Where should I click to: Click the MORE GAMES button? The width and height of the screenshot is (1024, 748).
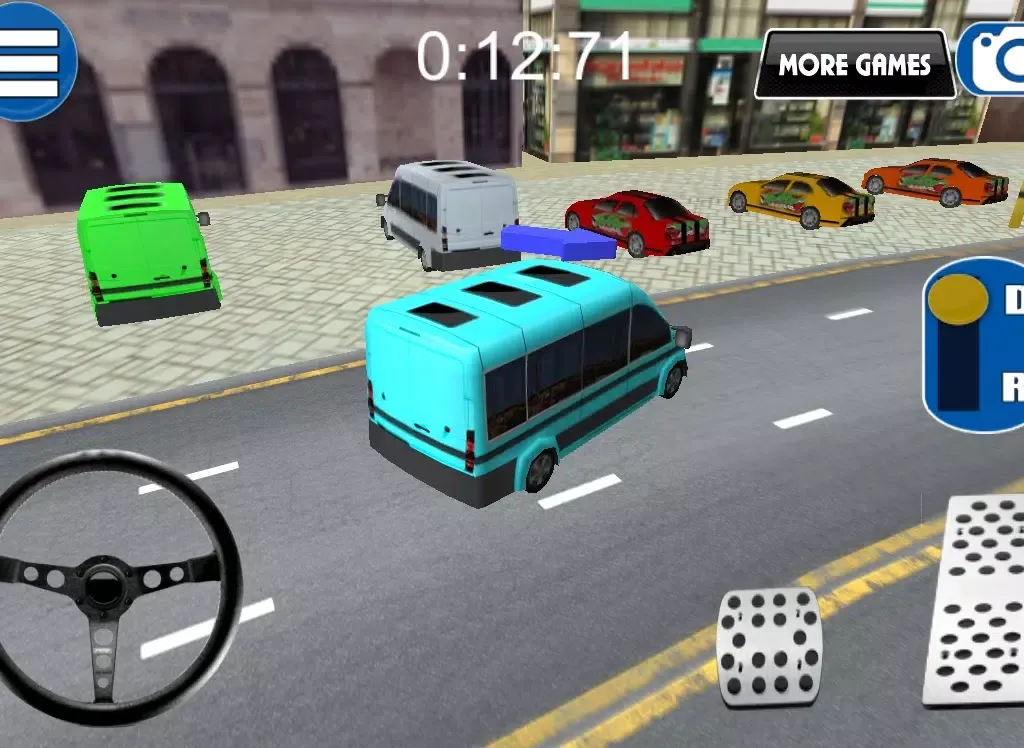point(854,65)
